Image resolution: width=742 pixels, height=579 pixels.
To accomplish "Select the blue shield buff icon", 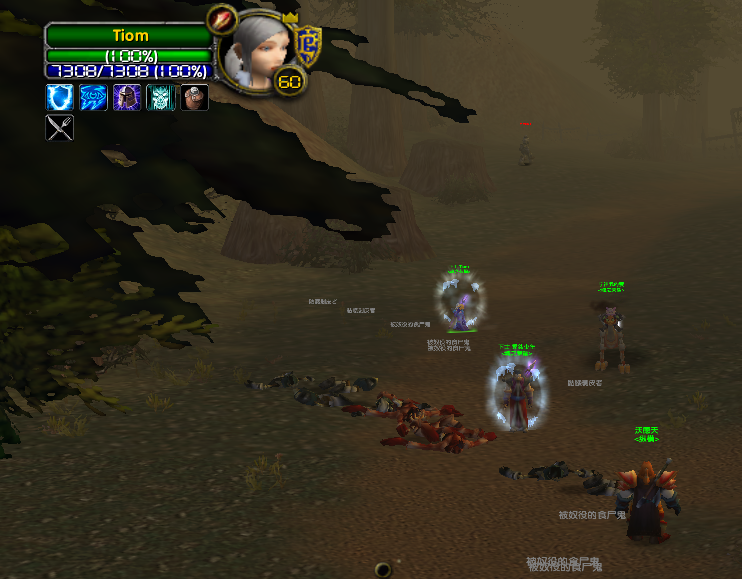I will point(59,97).
